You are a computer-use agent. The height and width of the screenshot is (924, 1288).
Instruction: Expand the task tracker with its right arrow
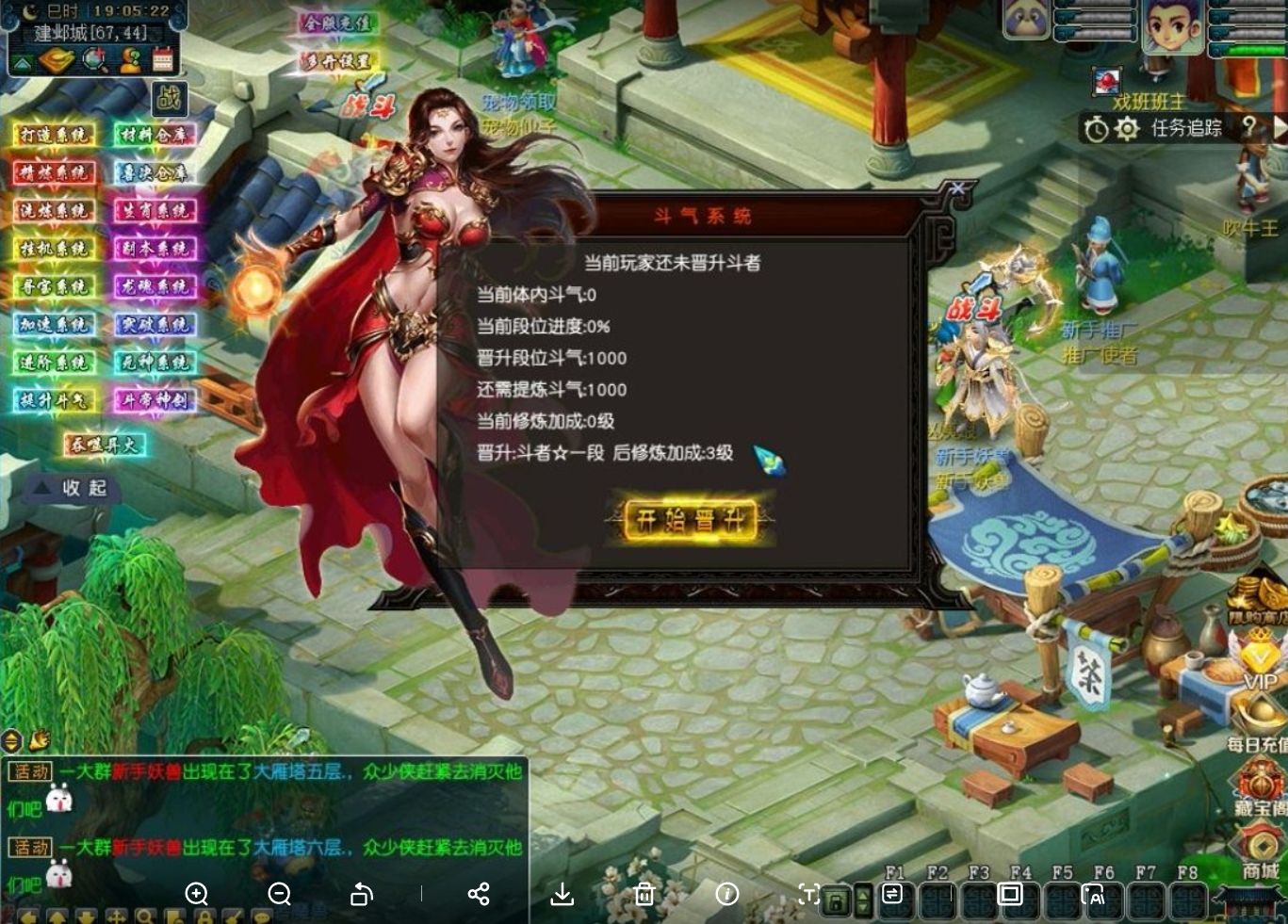coord(1280,126)
